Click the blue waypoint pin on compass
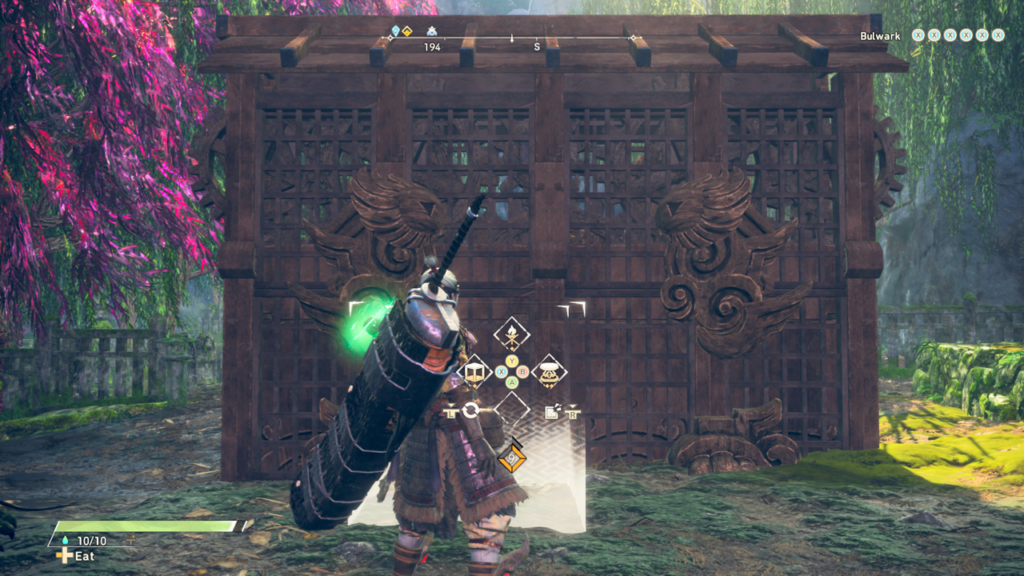The height and width of the screenshot is (576, 1024). [x=396, y=31]
